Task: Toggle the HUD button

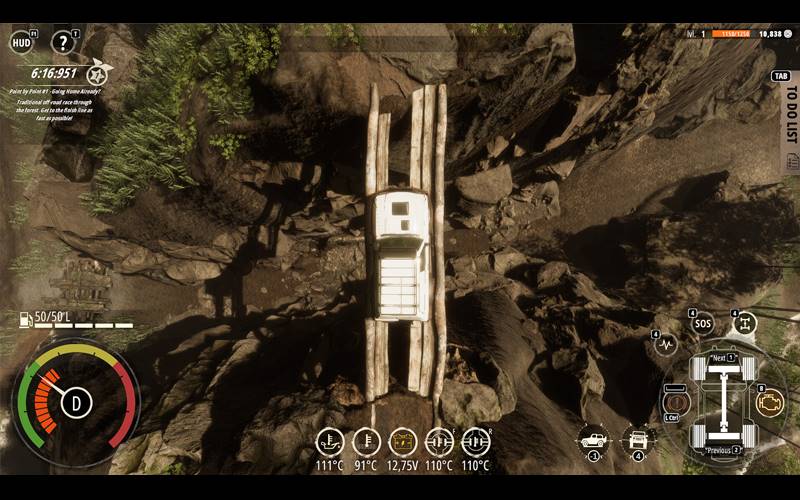Action: point(20,42)
